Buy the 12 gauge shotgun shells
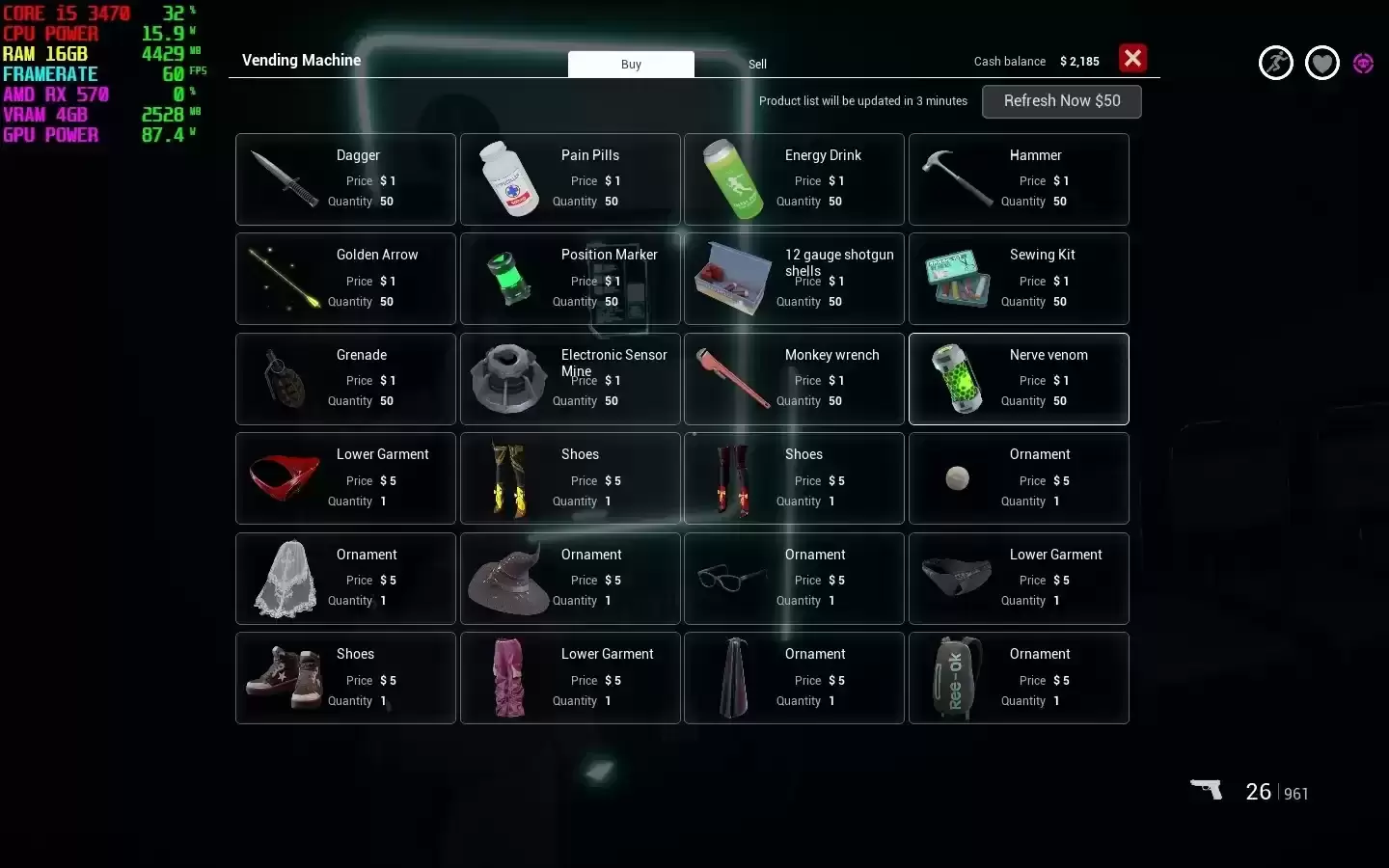1389x868 pixels. 794,279
